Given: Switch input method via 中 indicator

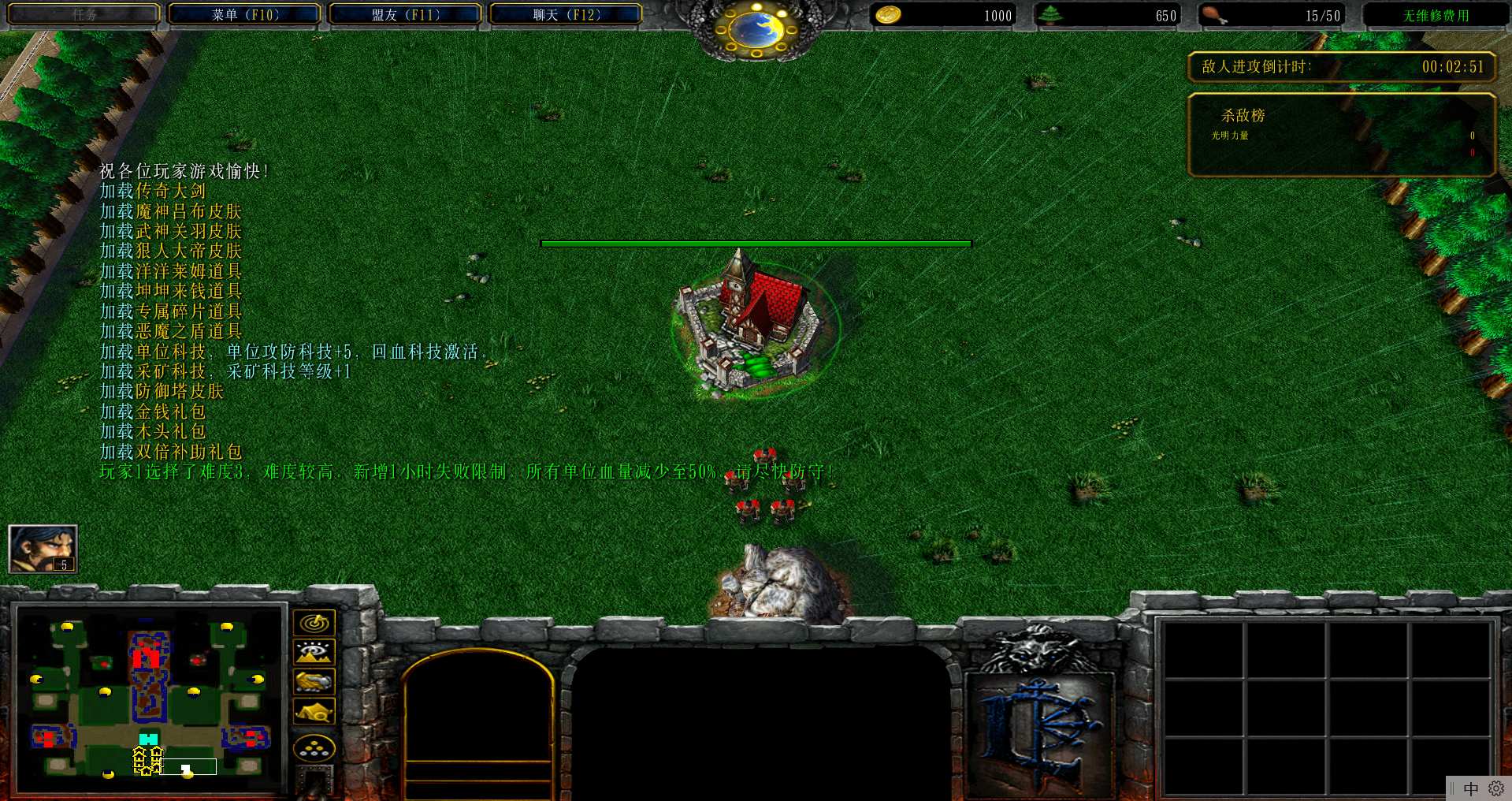Looking at the screenshot, I should 1470,788.
